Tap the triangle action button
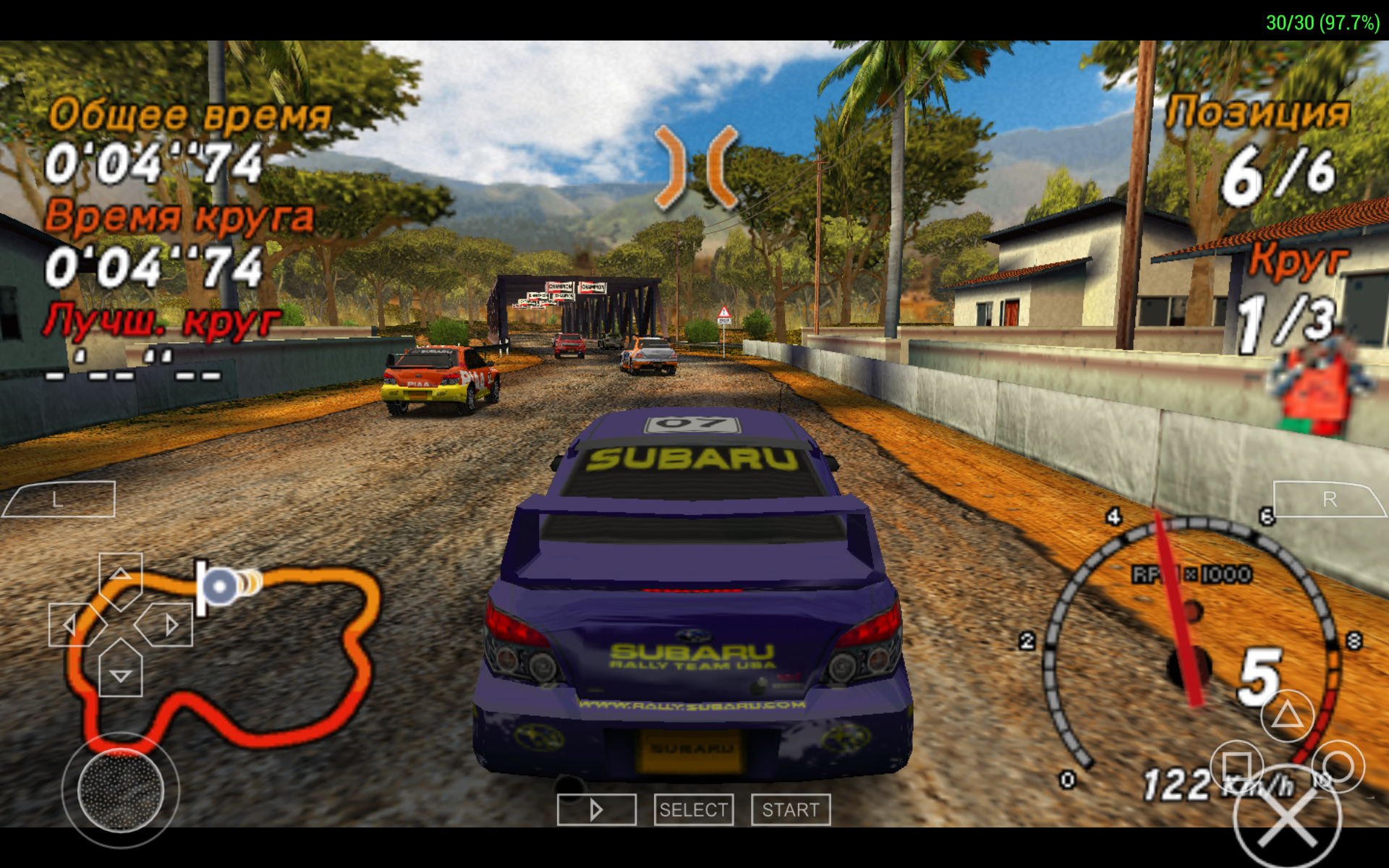Screen dimensions: 1389x868 coord(1287,715)
